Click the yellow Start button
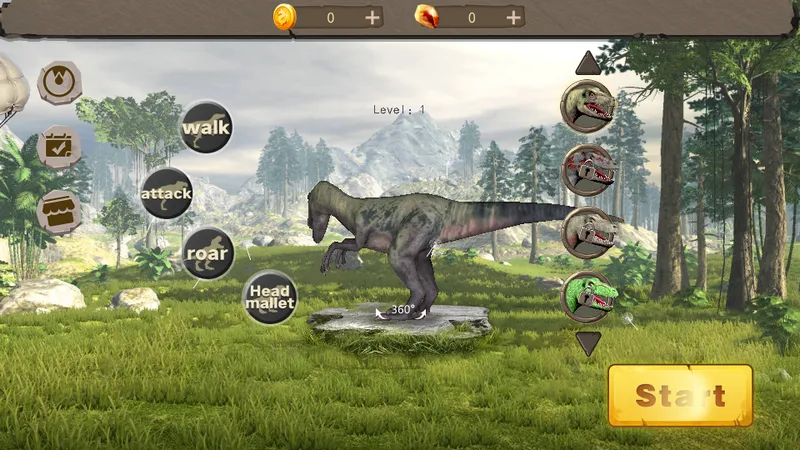Image resolution: width=800 pixels, height=450 pixels. pyautogui.click(x=680, y=395)
